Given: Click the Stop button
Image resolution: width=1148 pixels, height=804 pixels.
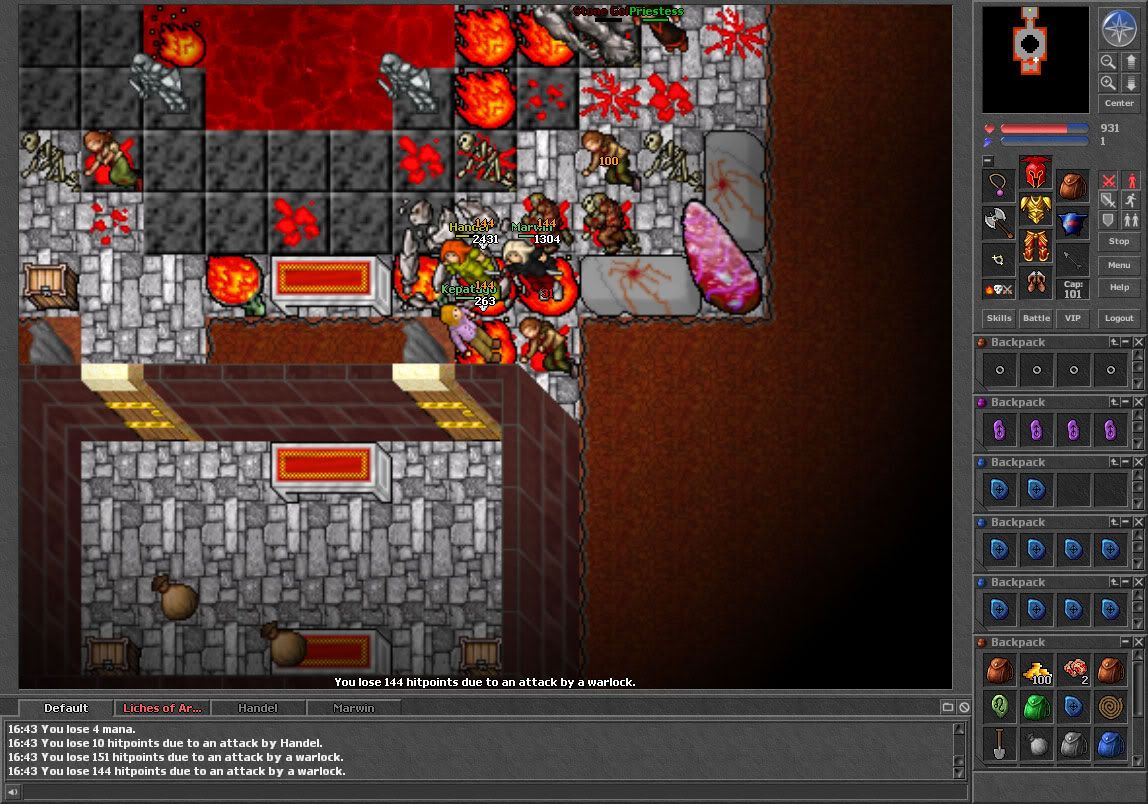Looking at the screenshot, I should pos(1119,242).
